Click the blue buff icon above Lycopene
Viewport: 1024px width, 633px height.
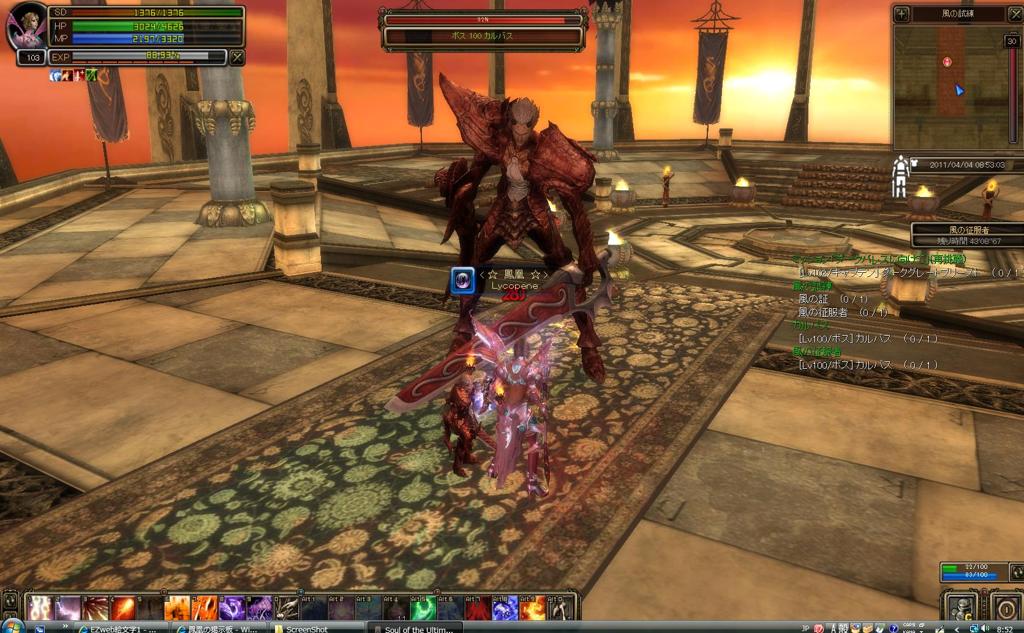[x=462, y=280]
